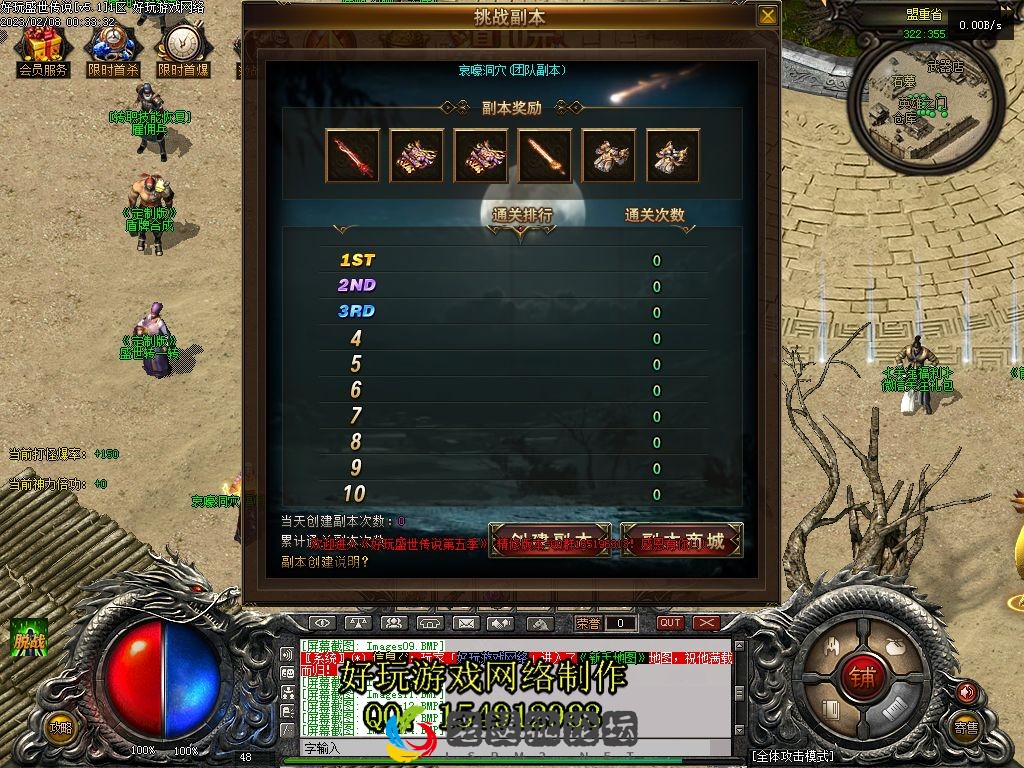The width and height of the screenshot is (1024, 768).
Task: Open the 副本商城 dungeon shop
Action: [681, 541]
